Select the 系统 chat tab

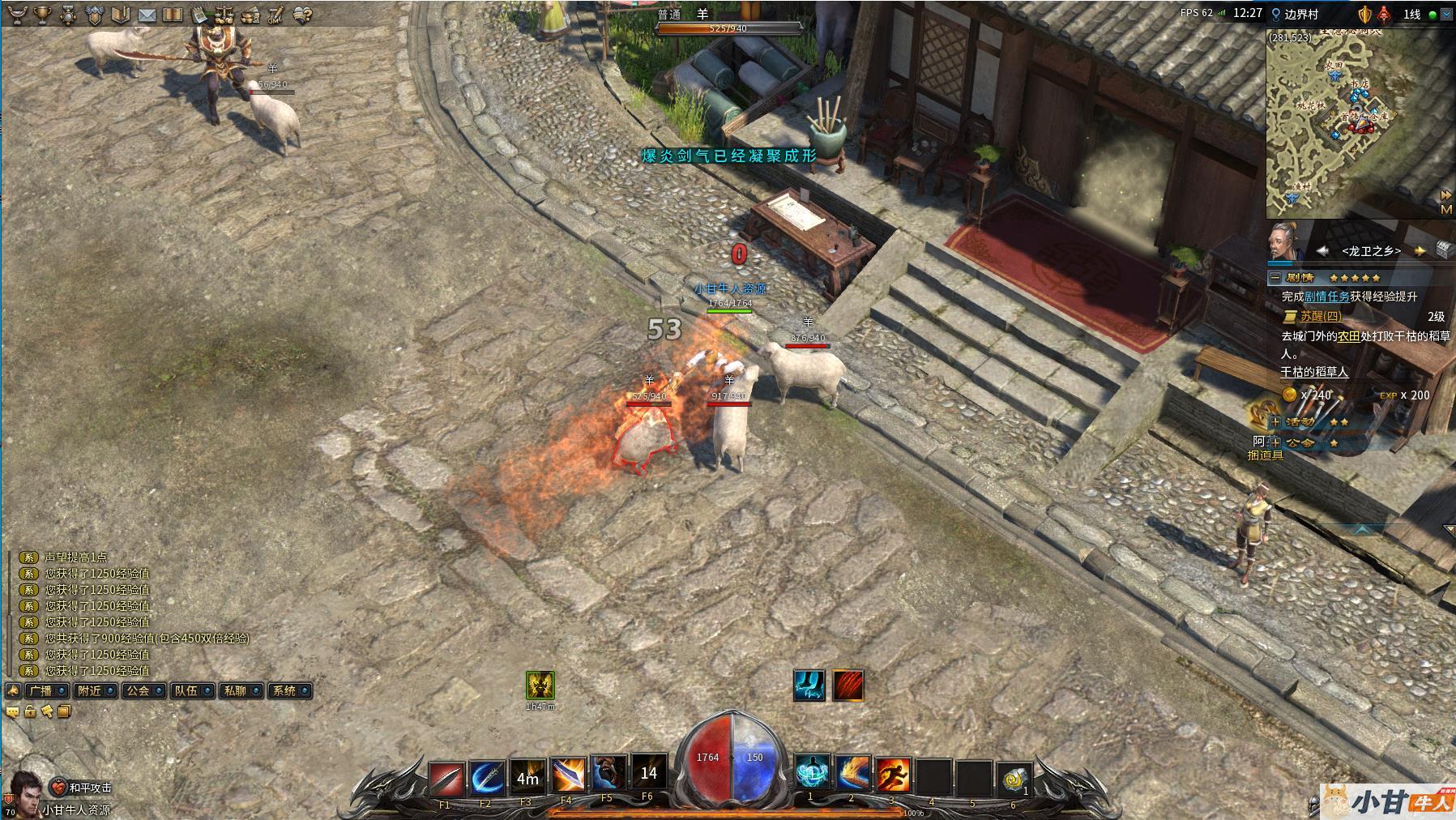click(284, 691)
